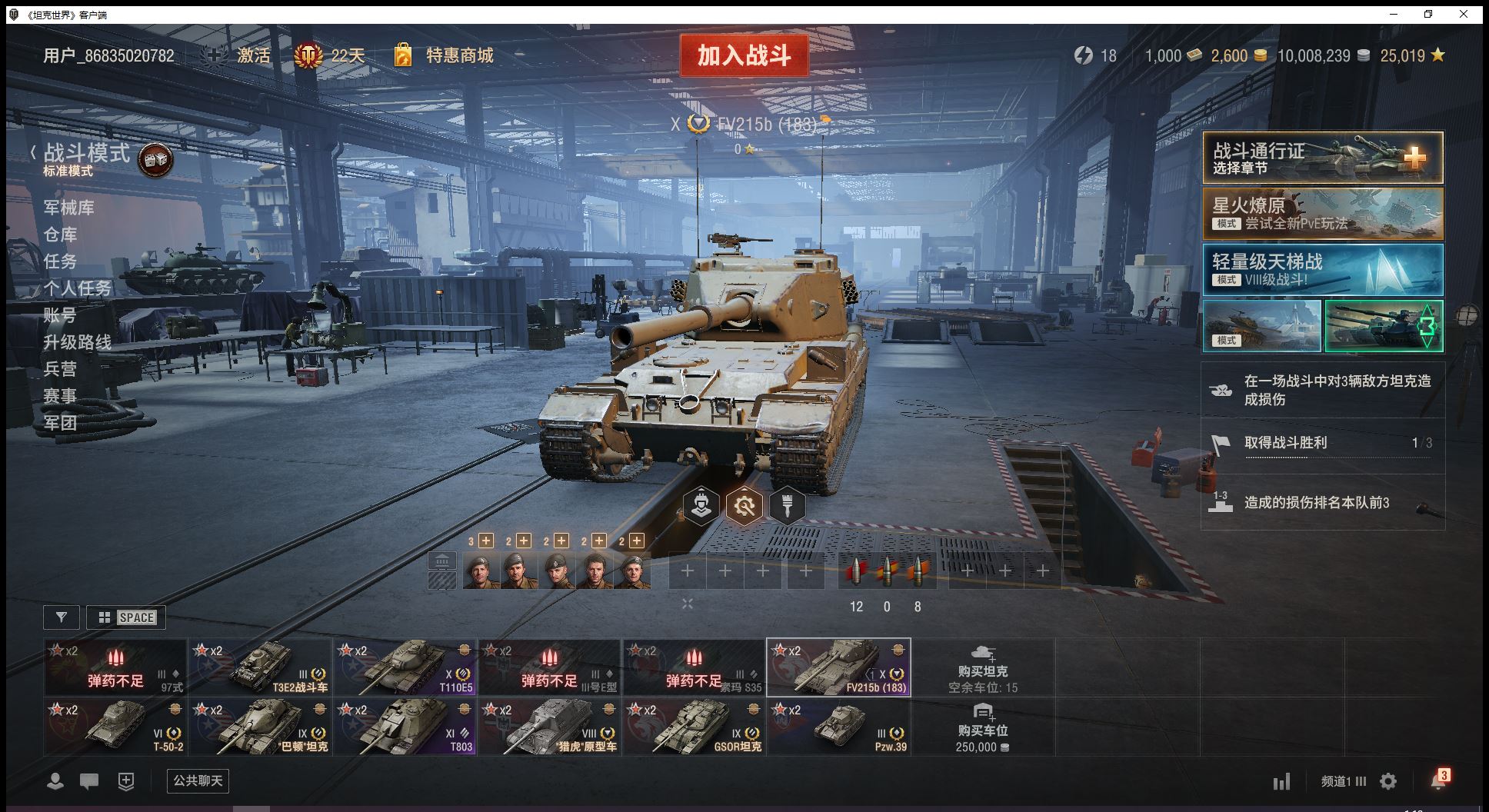
Task: Select the 星火燎原 PvE mode banner
Action: (x=1322, y=214)
